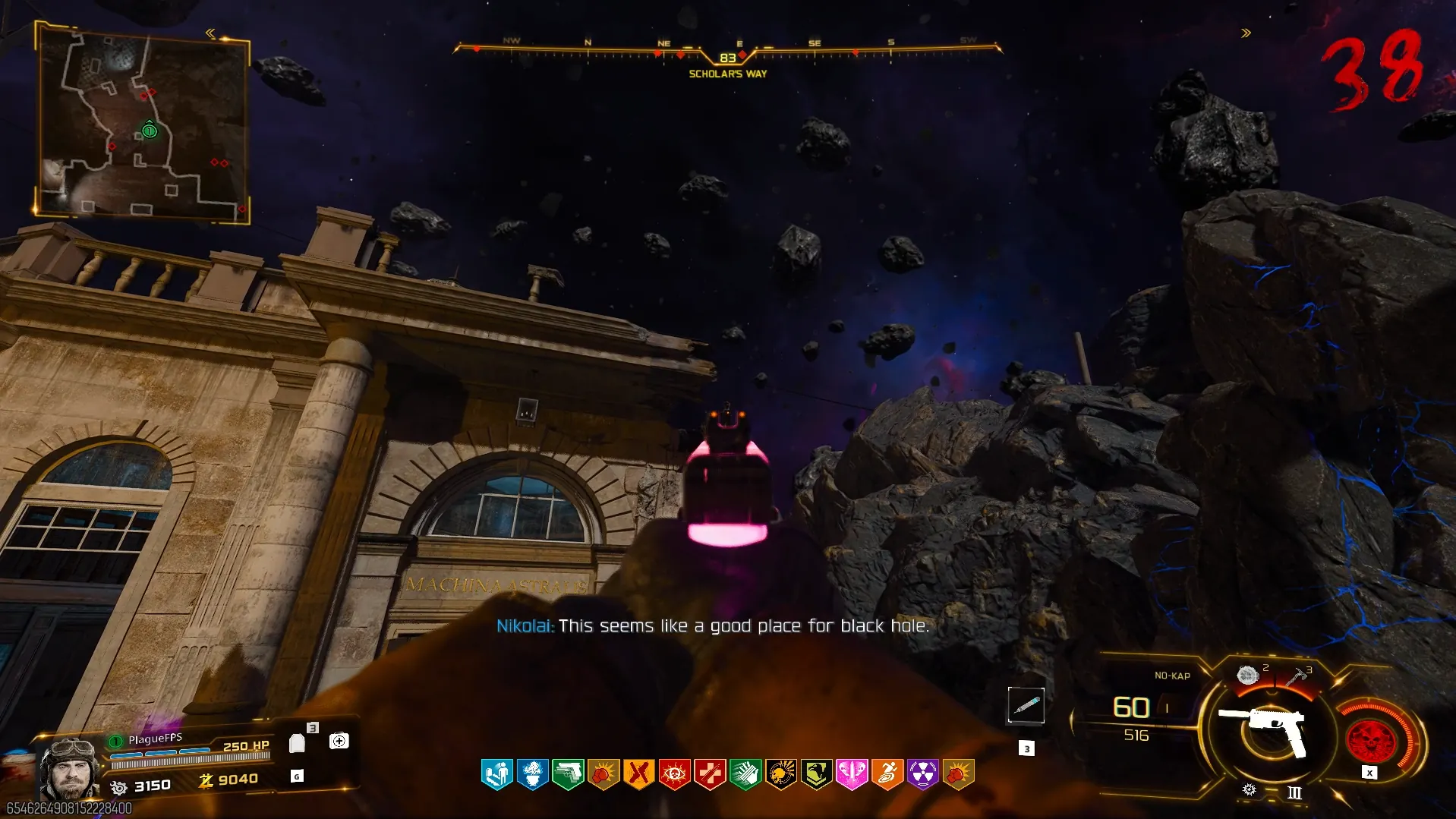Select the red cross revive perk icon
Viewport: 1456px width, 819px height.
coord(710,774)
